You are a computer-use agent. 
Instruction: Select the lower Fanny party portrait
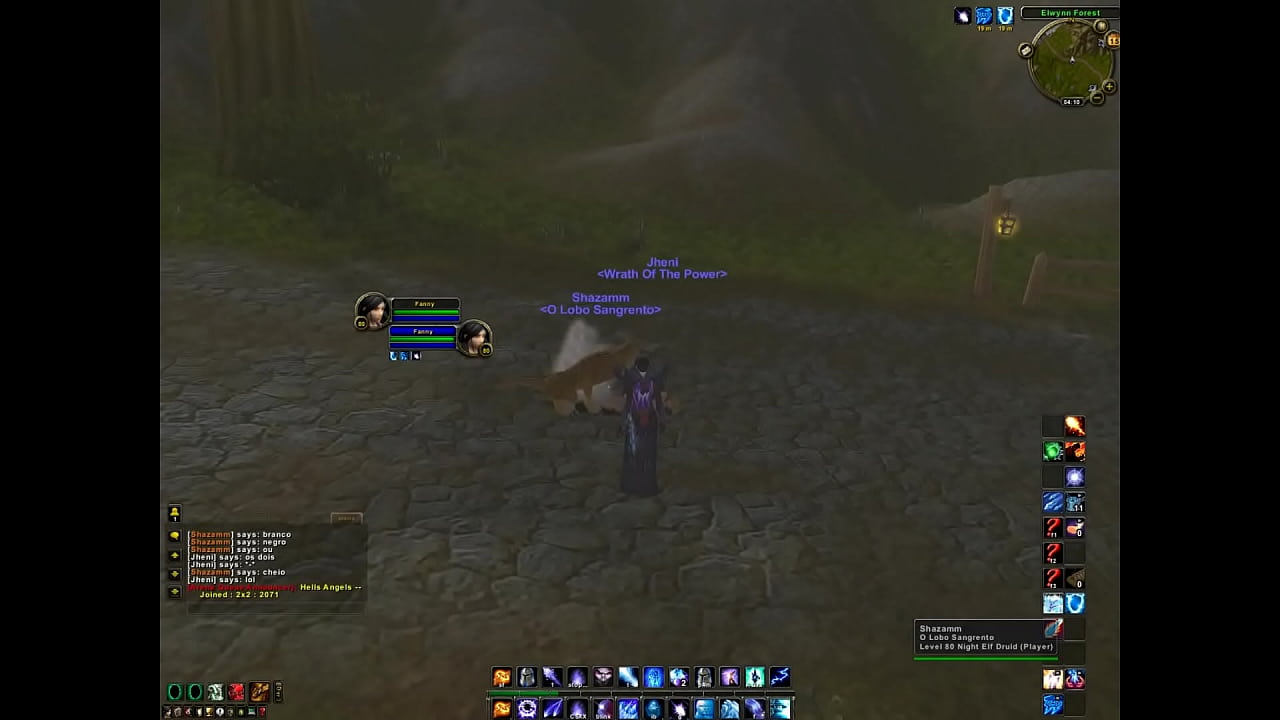pos(474,338)
